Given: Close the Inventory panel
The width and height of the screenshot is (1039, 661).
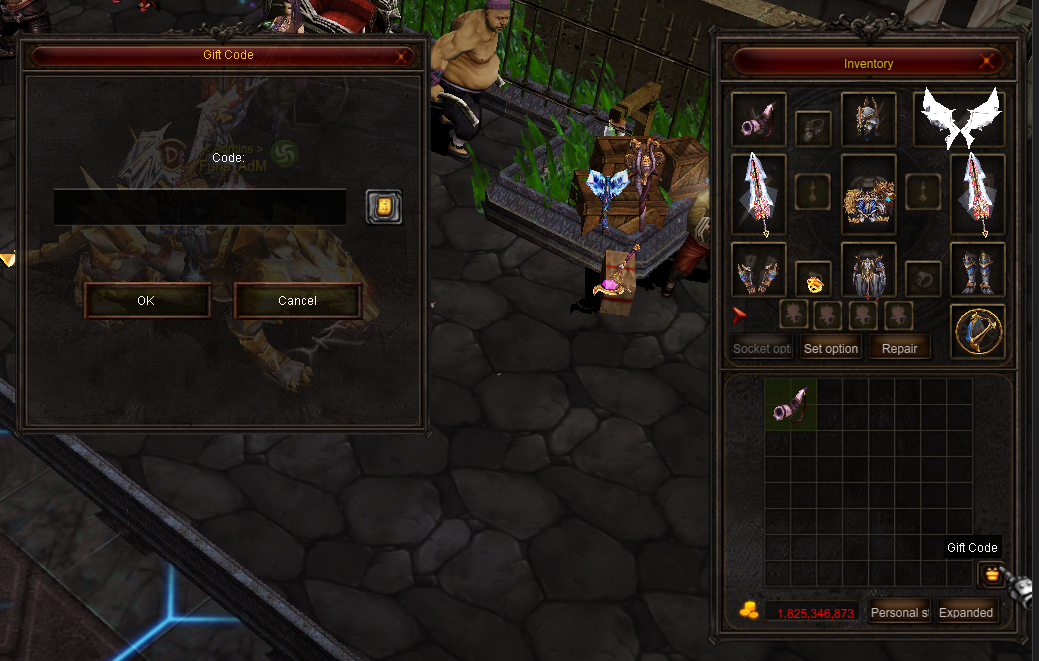Looking at the screenshot, I should coord(988,63).
